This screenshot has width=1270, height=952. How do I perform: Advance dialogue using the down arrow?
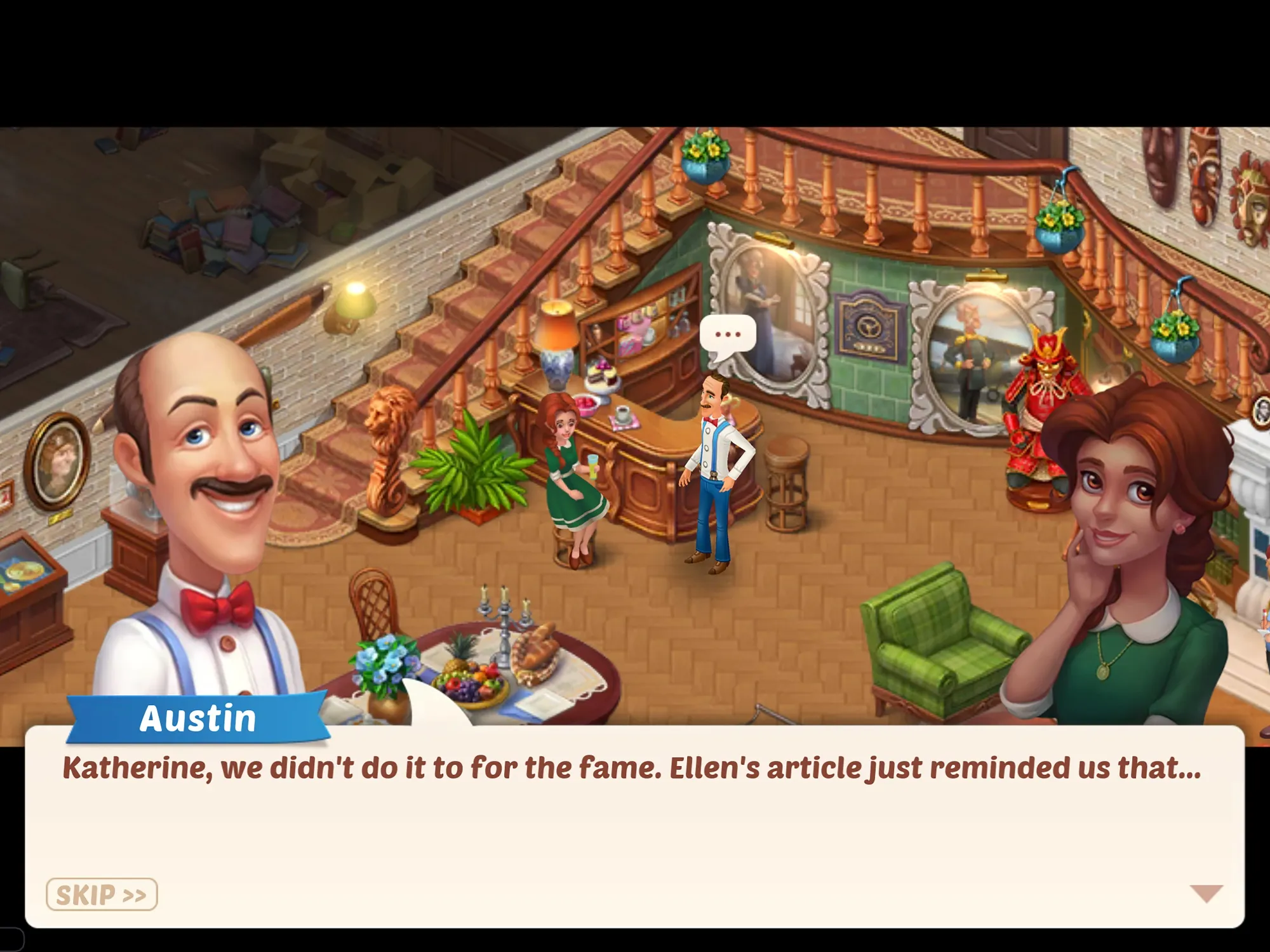click(1206, 893)
